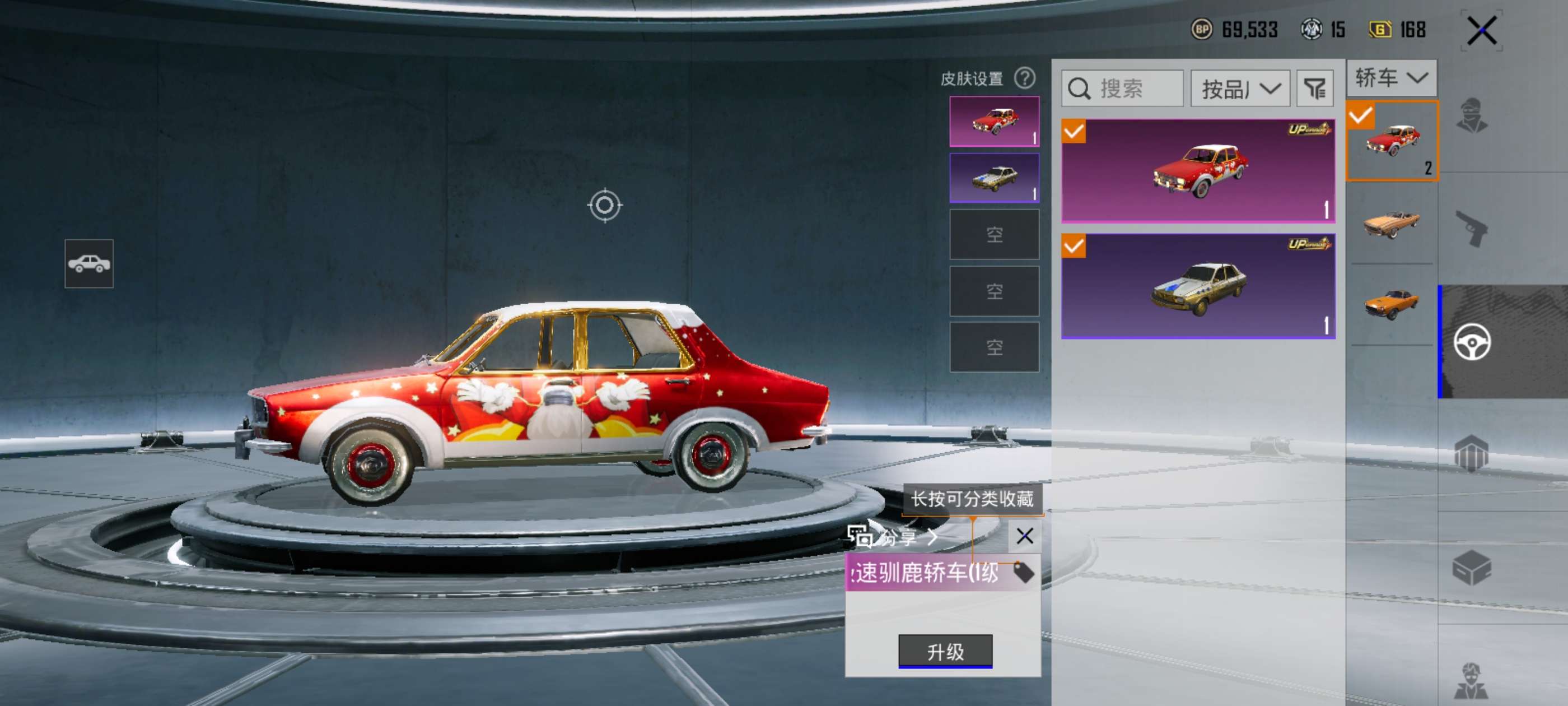Screen dimensions: 1568x706
Task: Open the 轿车 vehicle type dropdown
Action: coord(1391,78)
